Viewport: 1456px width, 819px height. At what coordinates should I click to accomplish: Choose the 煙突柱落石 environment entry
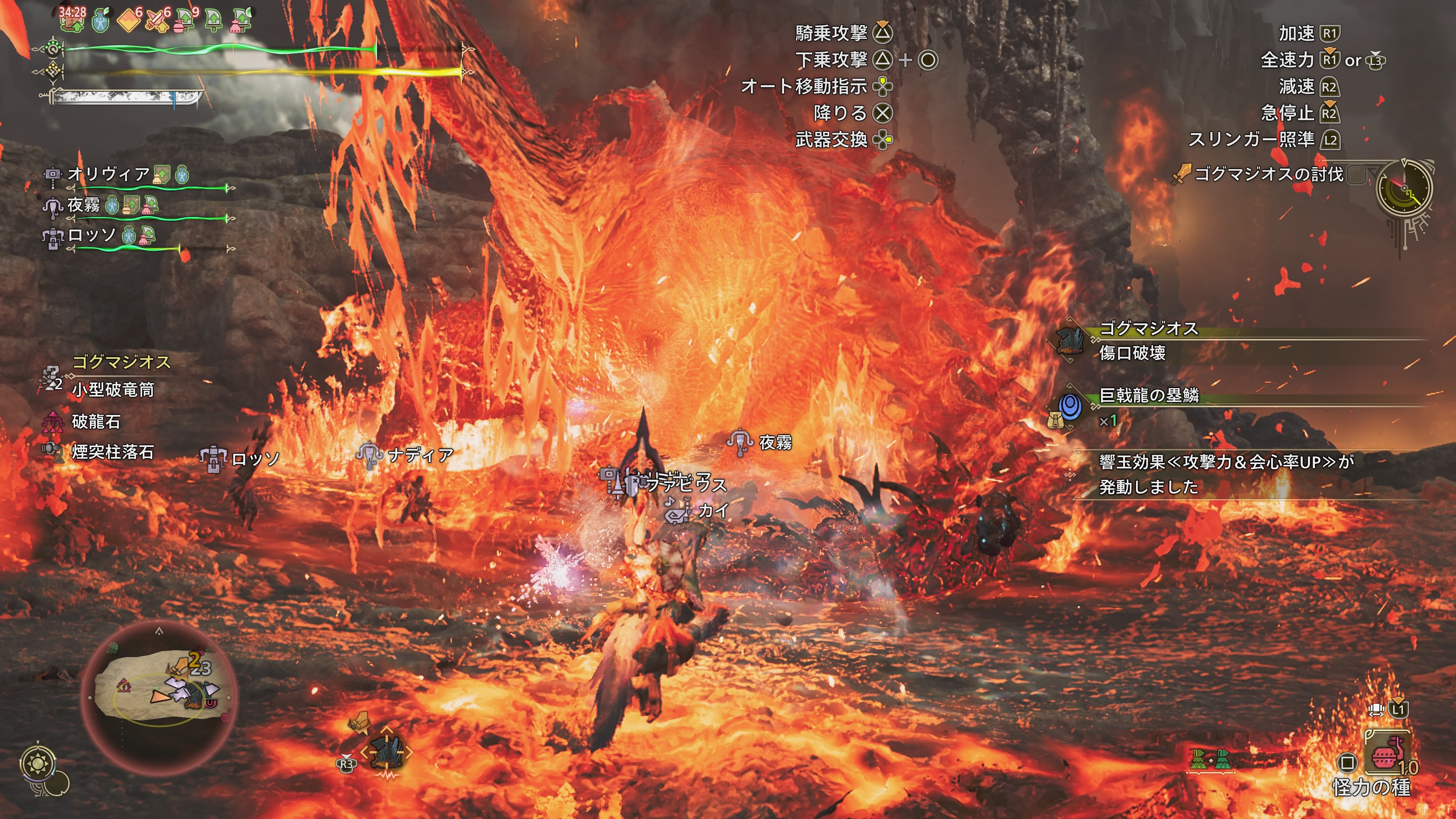click(113, 452)
